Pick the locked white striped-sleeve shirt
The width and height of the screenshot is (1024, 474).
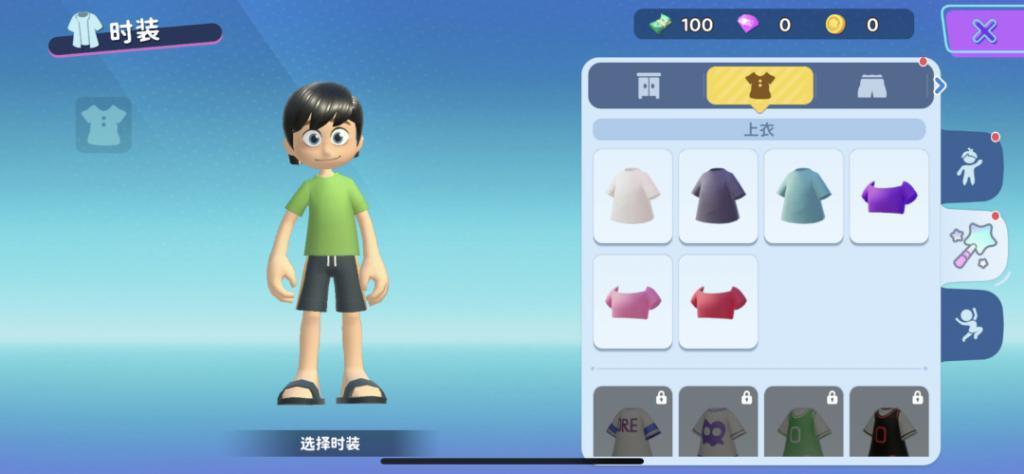pyautogui.click(x=633, y=423)
